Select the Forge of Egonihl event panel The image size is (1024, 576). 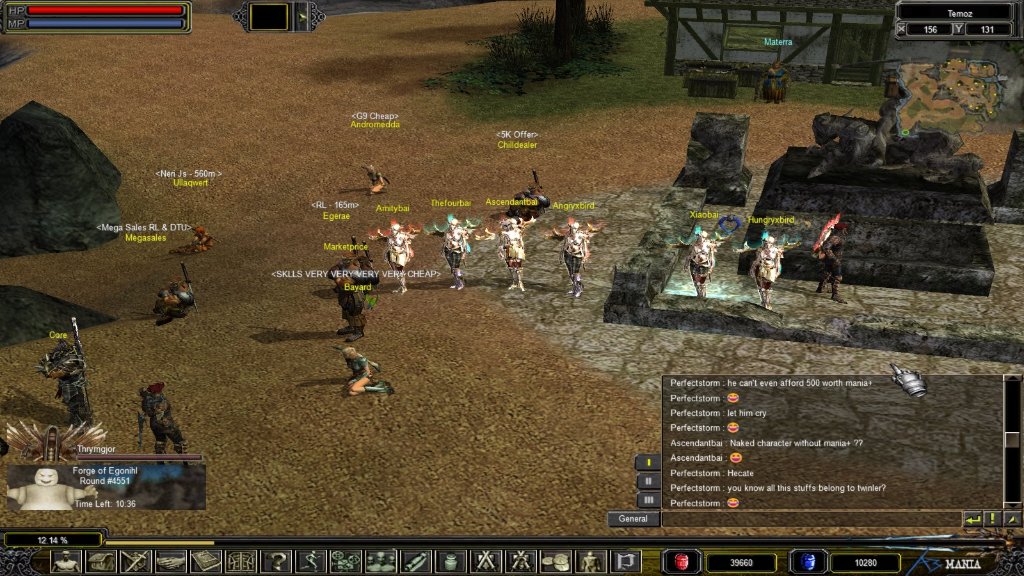106,487
